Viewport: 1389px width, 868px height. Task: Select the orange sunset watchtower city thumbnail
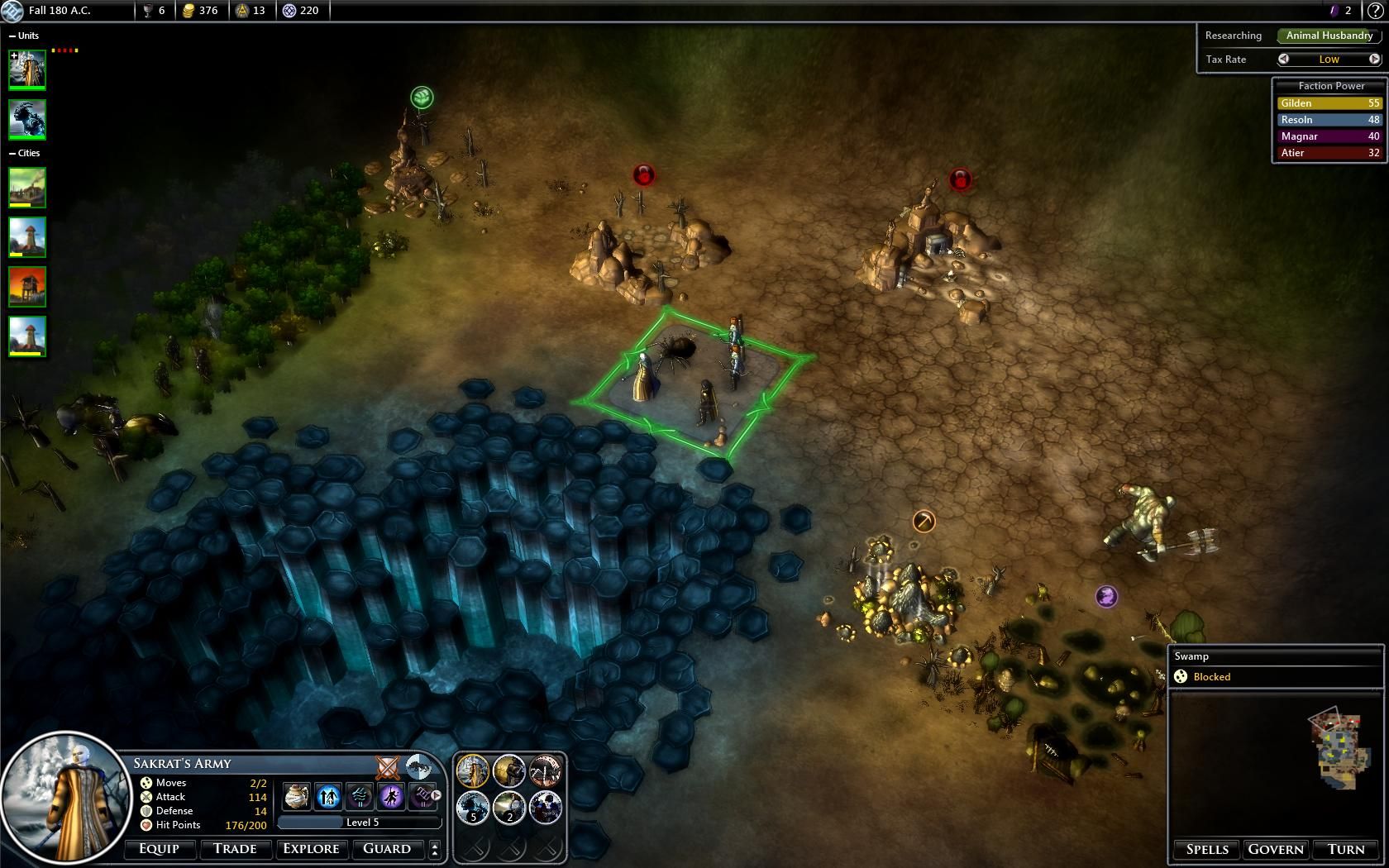click(27, 286)
